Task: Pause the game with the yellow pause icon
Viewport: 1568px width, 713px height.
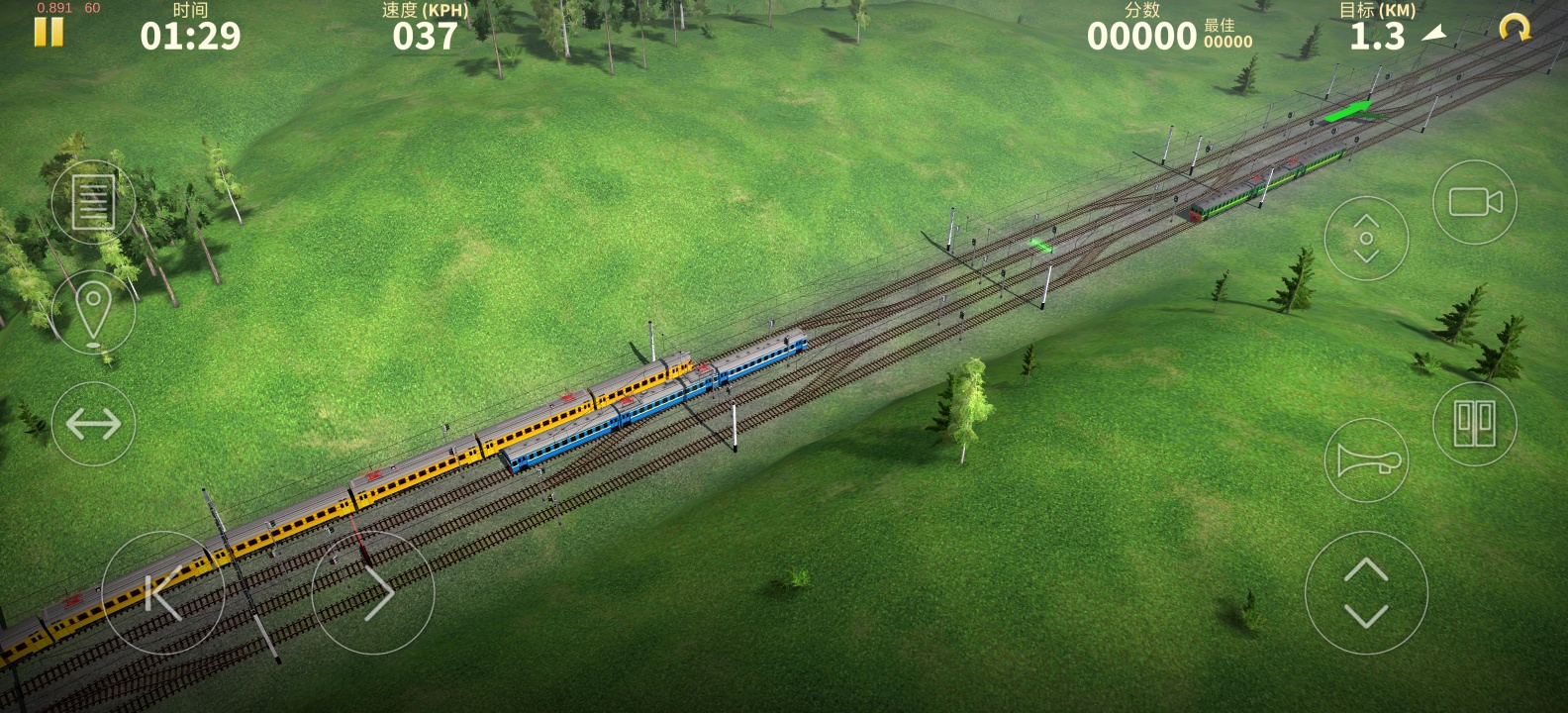Action: 49,32
